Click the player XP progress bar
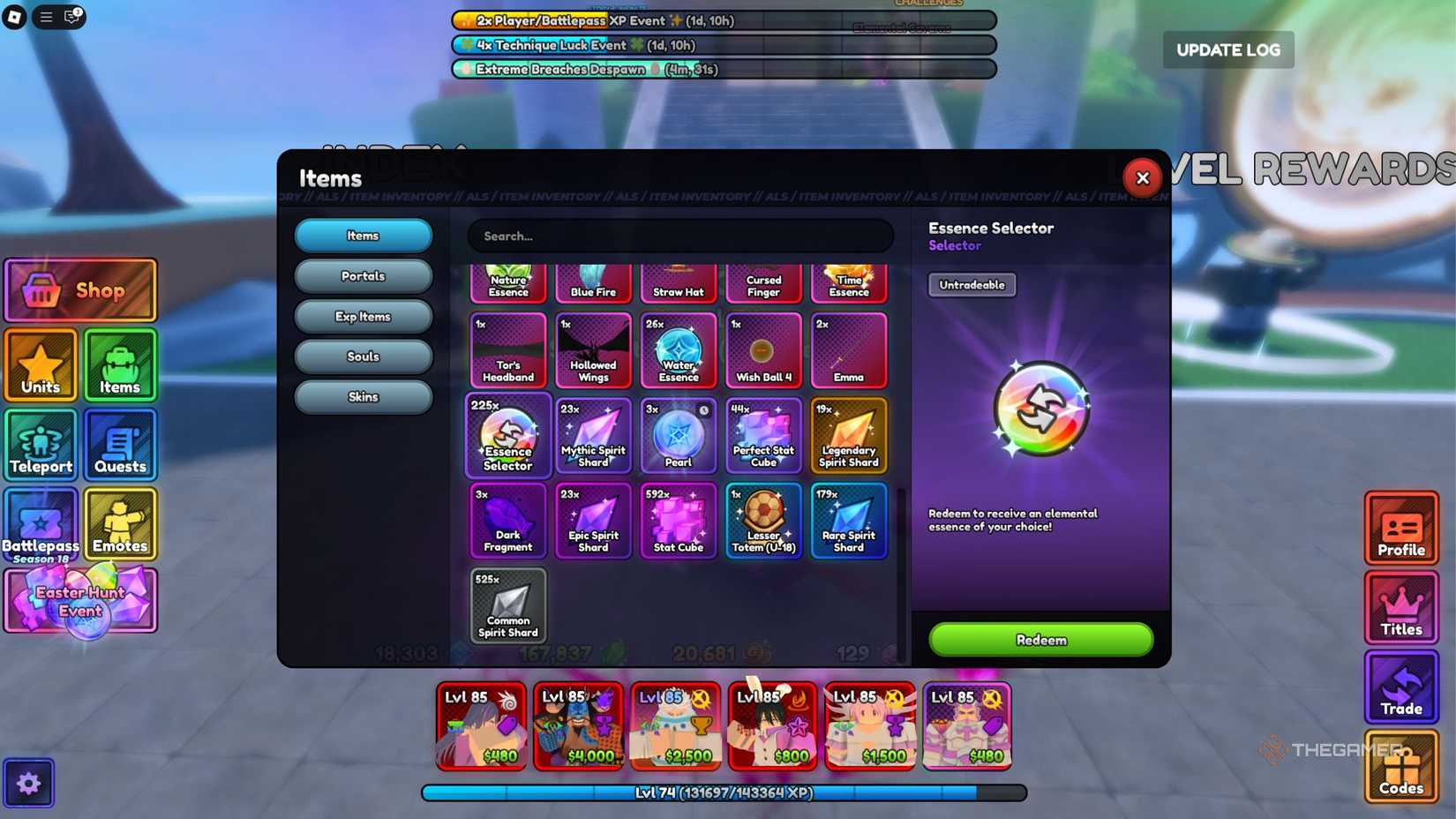Screen dimensions: 1456x819 724,793
